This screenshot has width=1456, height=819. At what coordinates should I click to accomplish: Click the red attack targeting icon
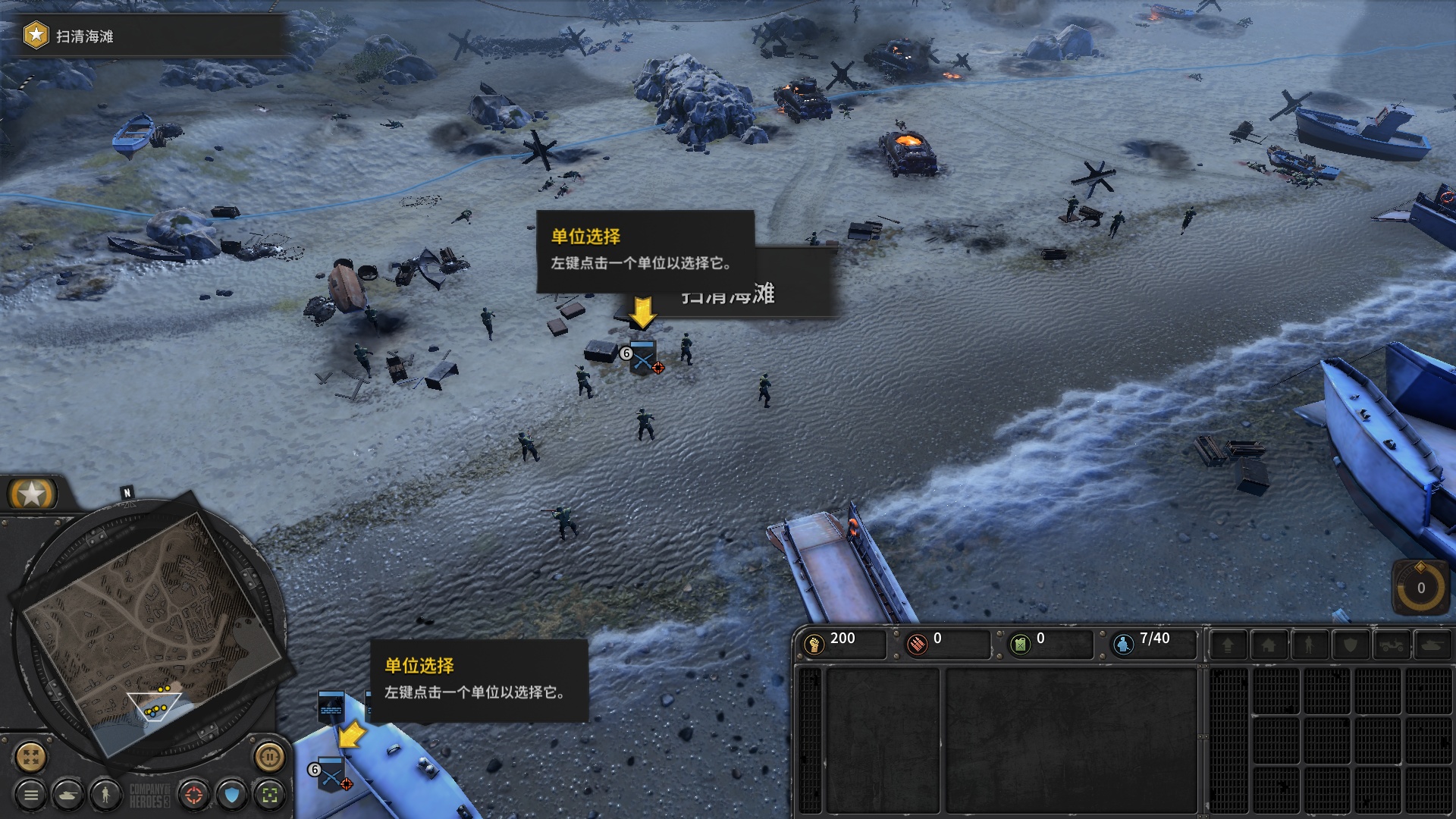194,795
